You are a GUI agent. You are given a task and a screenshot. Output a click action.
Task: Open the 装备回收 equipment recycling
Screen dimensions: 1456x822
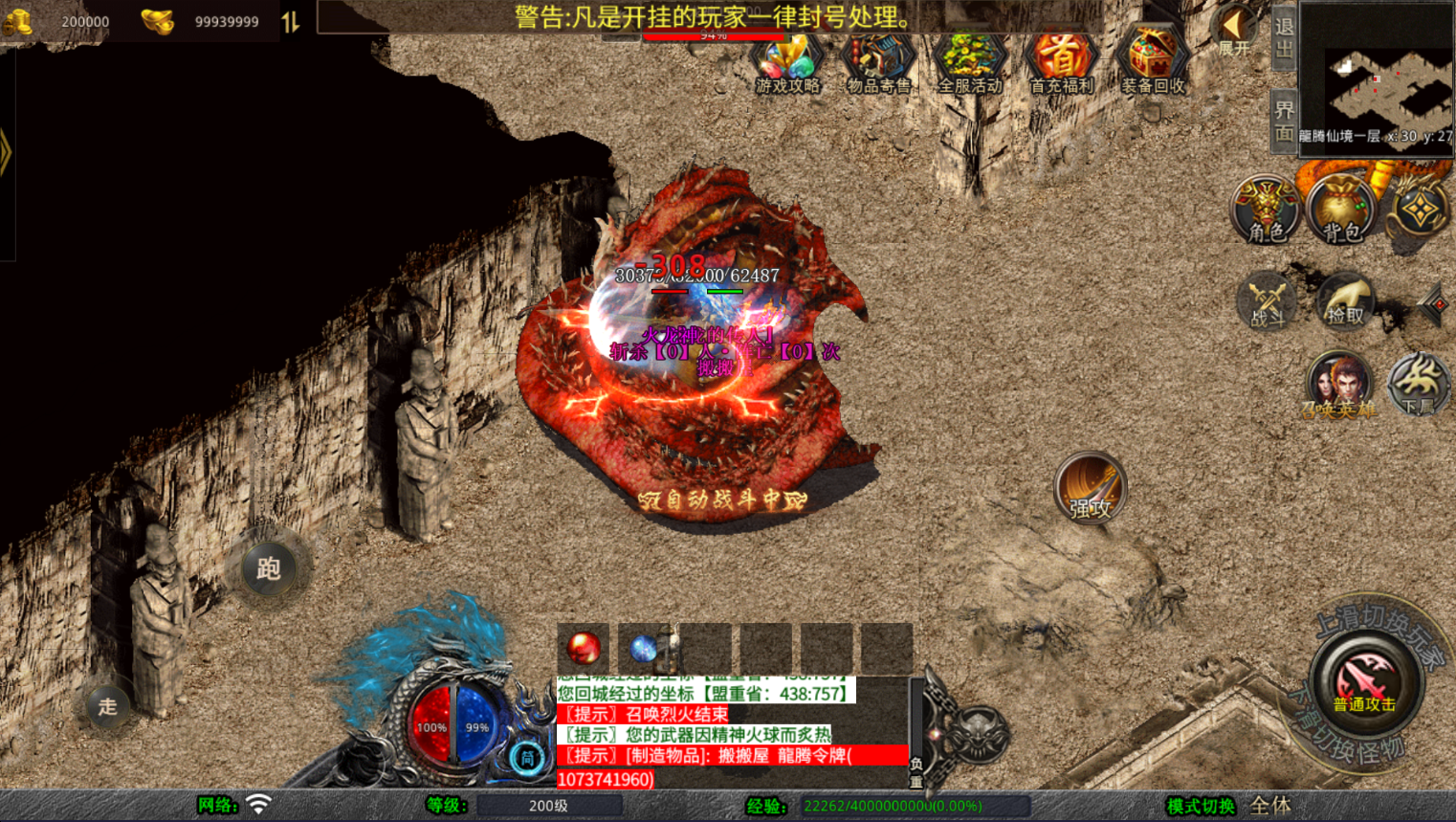1152,64
